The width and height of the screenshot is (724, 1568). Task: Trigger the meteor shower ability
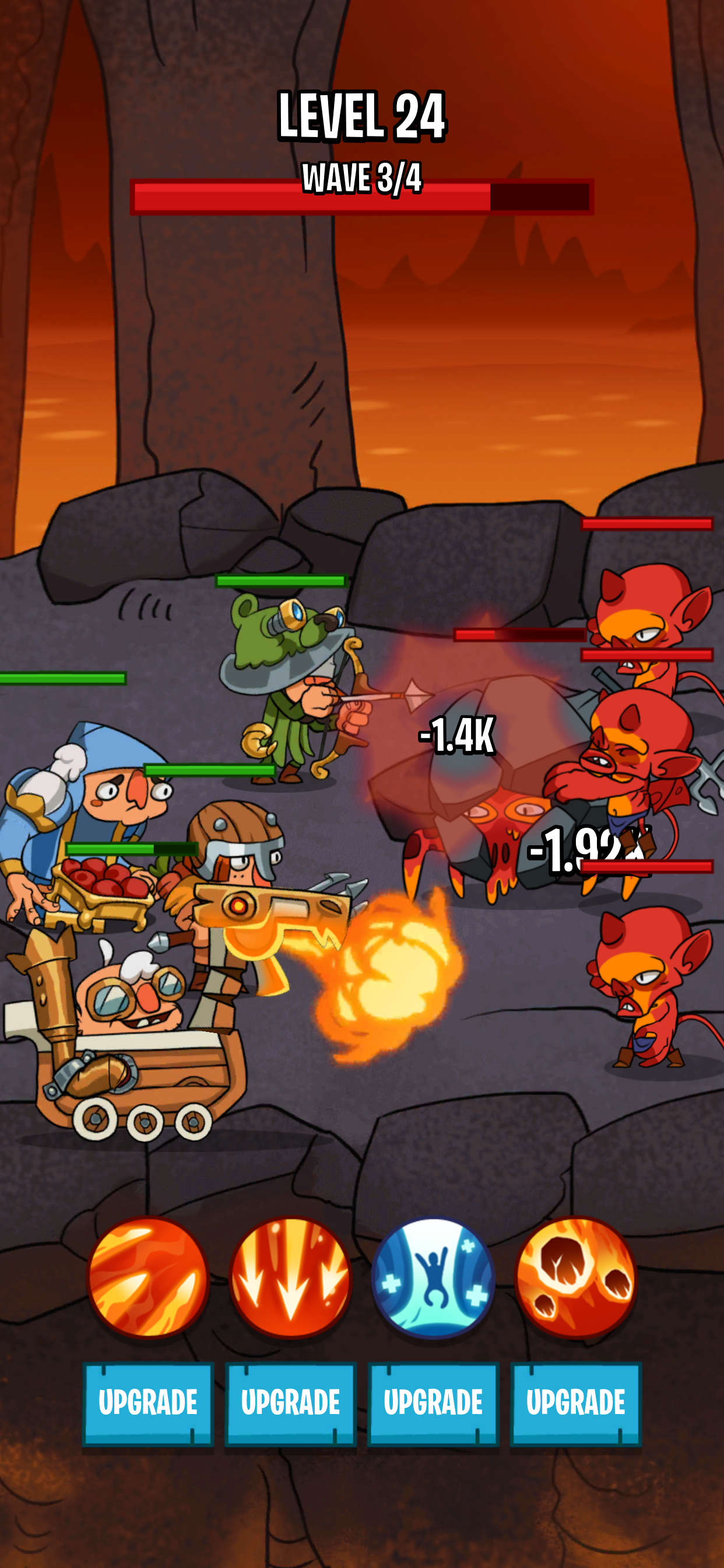click(575, 1276)
